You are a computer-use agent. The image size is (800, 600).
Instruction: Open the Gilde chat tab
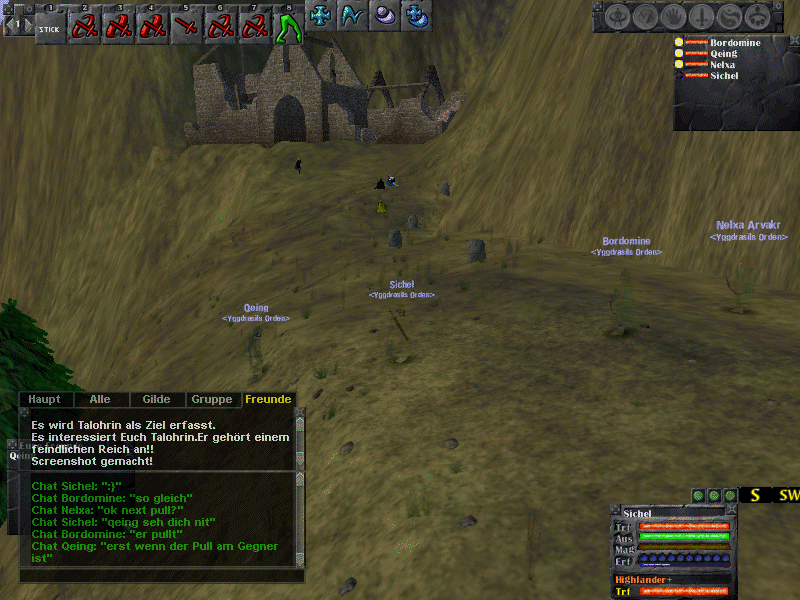click(x=156, y=399)
